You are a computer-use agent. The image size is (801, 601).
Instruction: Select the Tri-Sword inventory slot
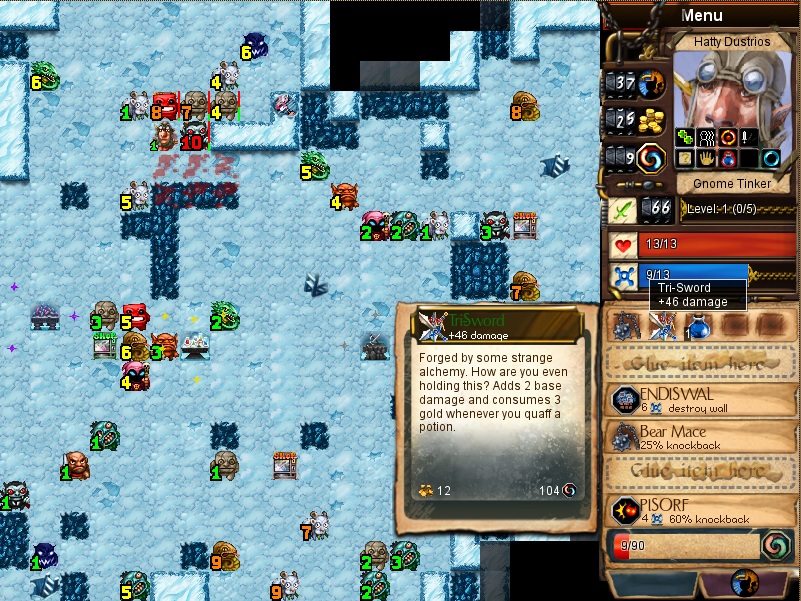click(662, 326)
